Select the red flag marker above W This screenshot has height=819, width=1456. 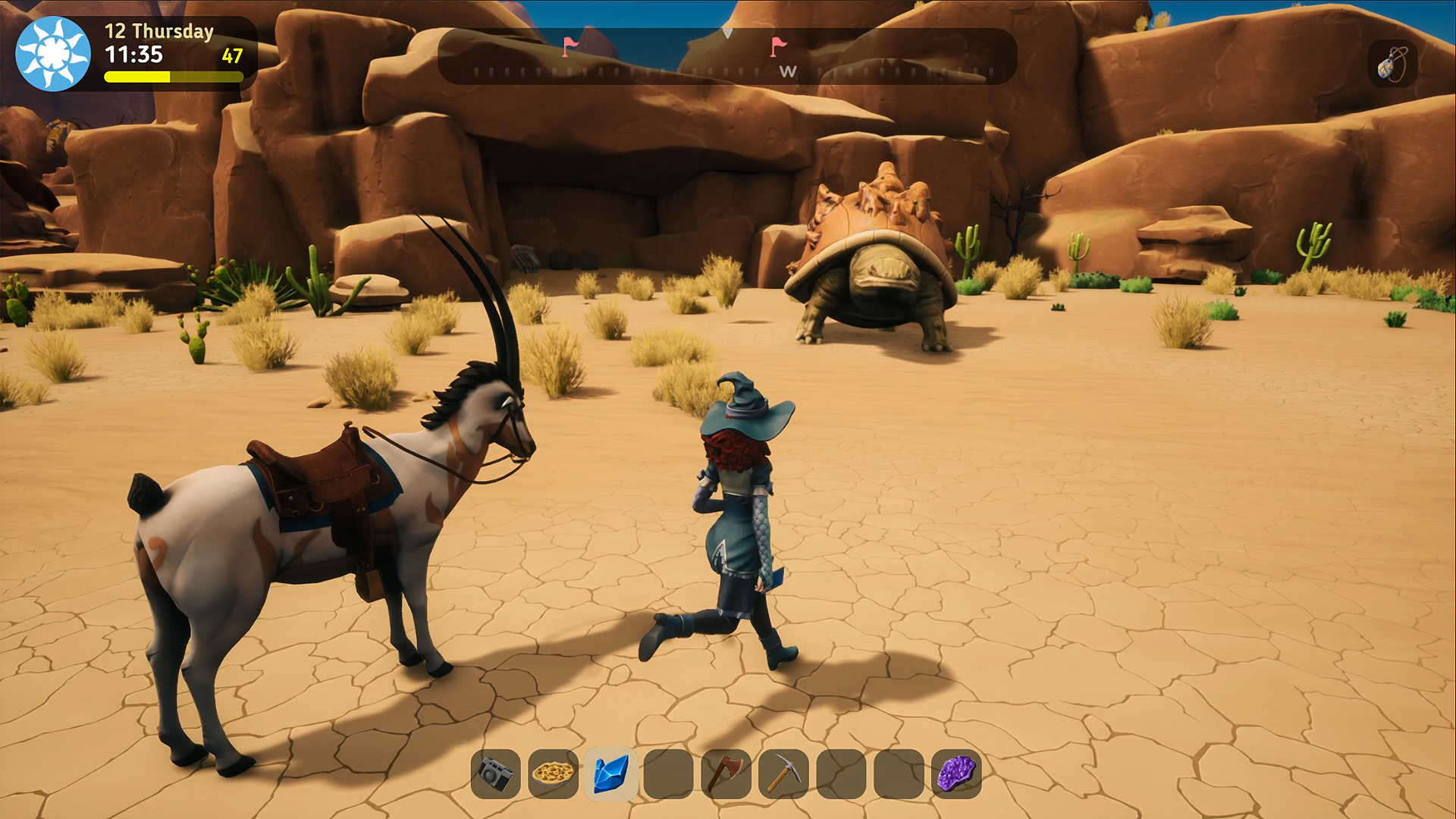(x=778, y=47)
